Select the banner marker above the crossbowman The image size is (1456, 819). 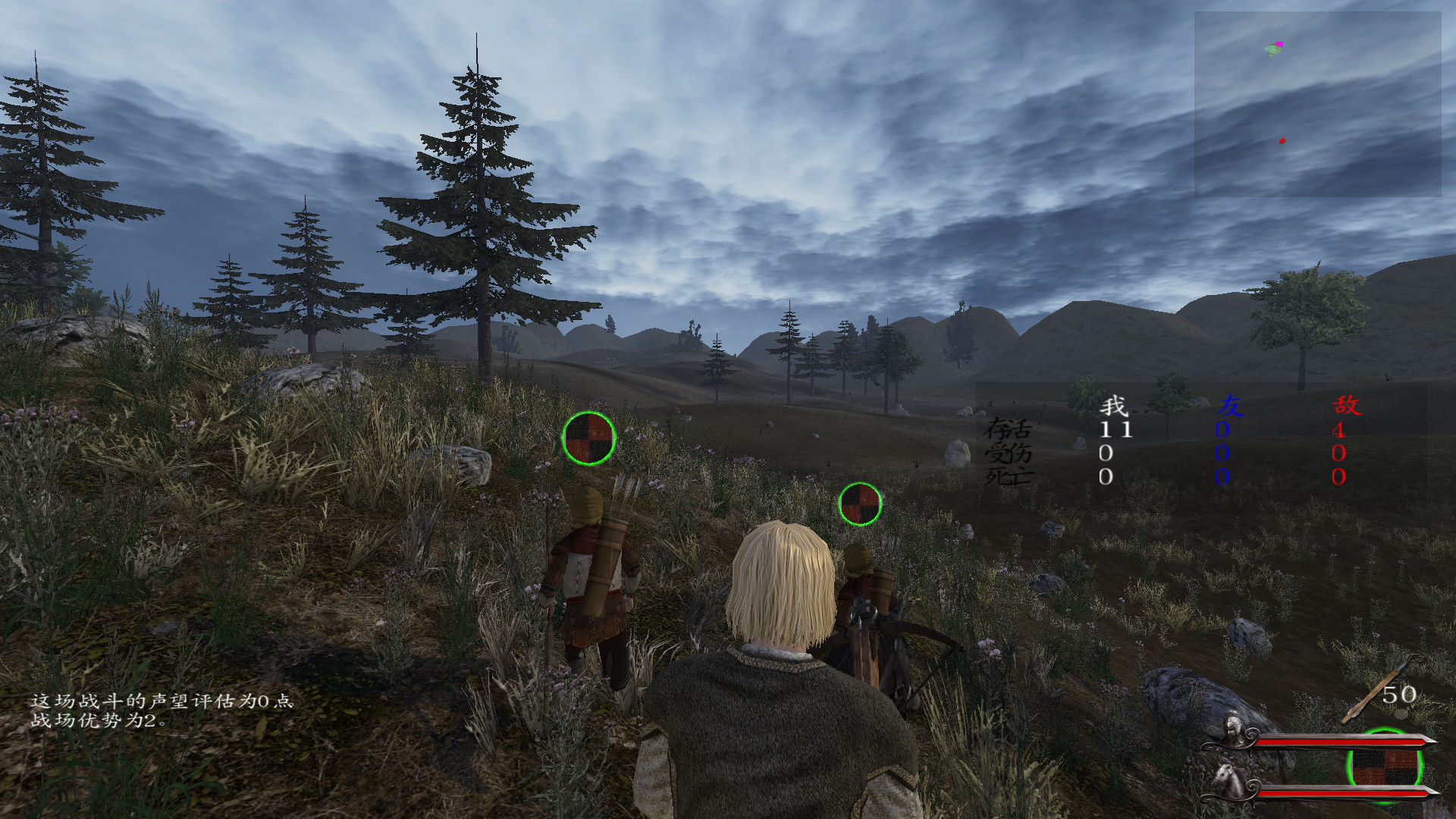[x=860, y=504]
